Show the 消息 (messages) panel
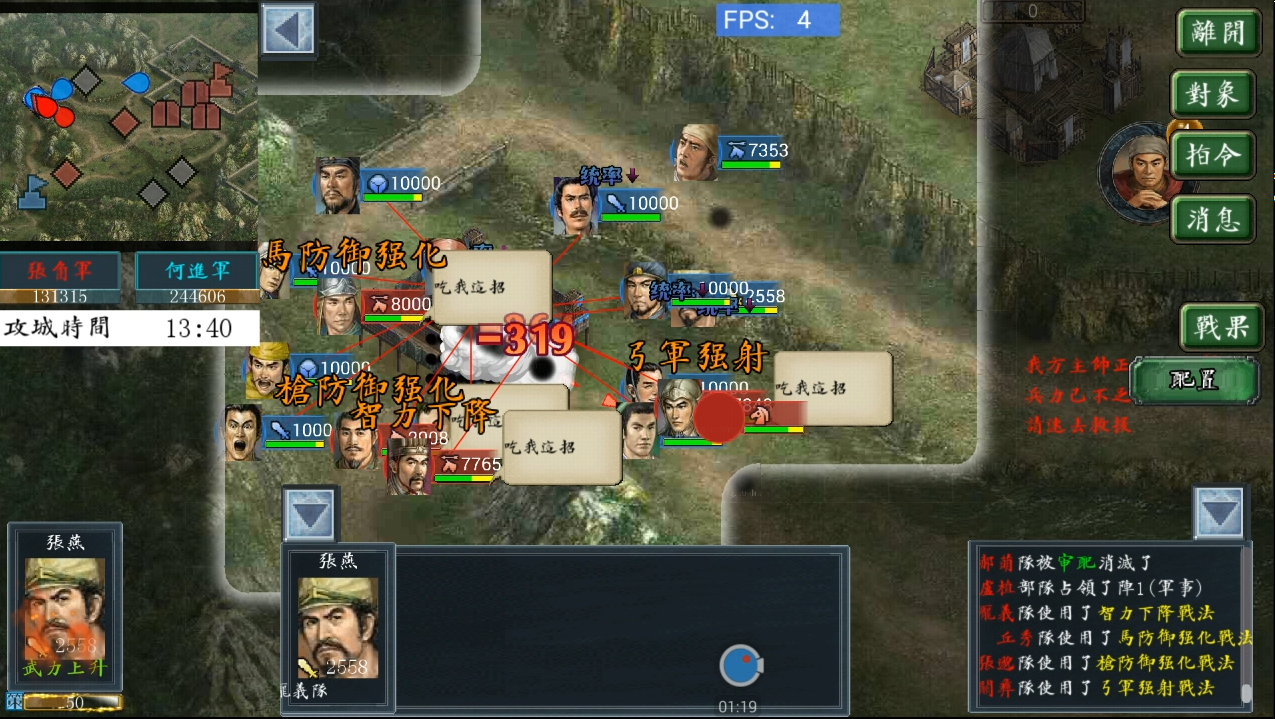Screen dimensions: 1275x719 tap(1214, 219)
